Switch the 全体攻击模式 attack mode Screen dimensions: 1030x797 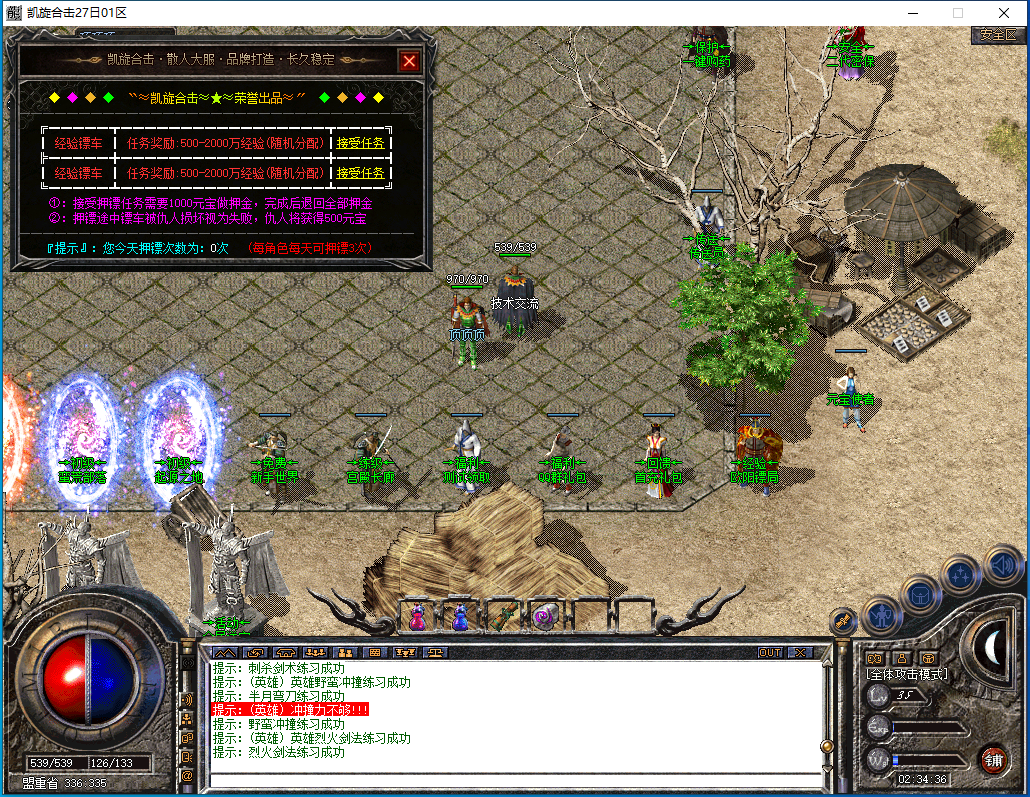(908, 674)
